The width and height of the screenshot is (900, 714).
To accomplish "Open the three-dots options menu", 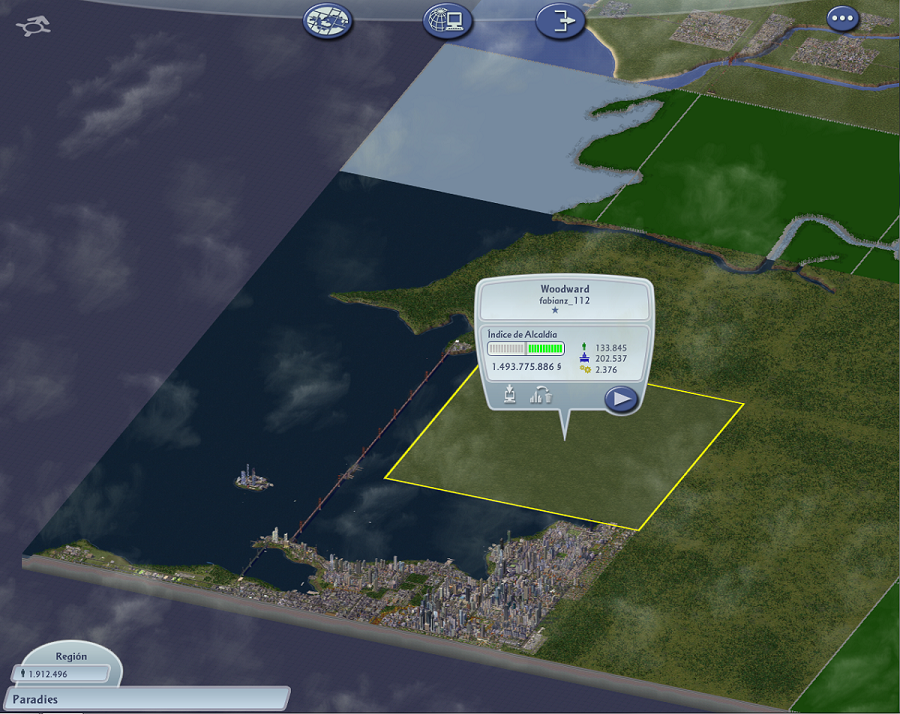I will tap(843, 18).
